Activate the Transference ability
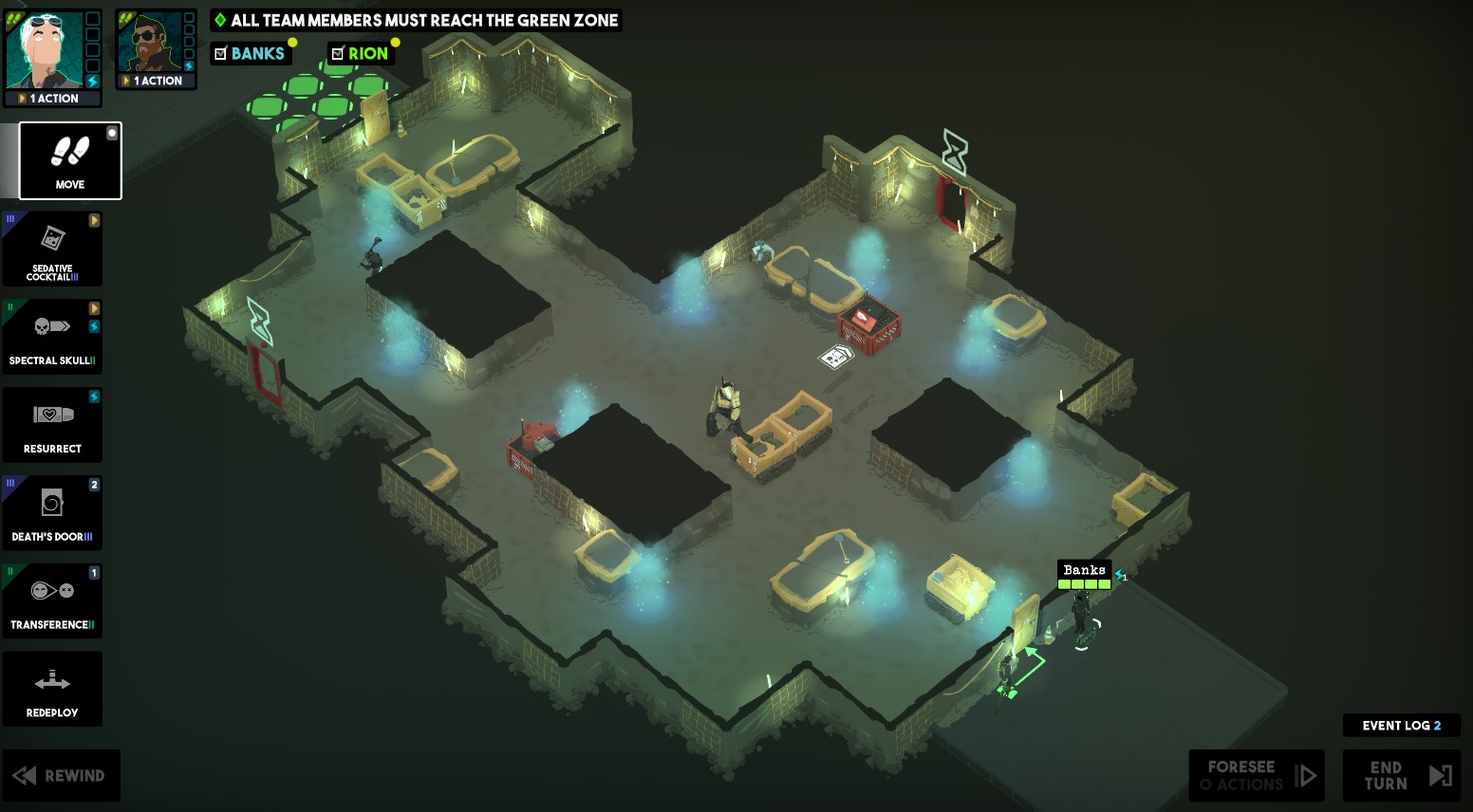 (x=52, y=600)
